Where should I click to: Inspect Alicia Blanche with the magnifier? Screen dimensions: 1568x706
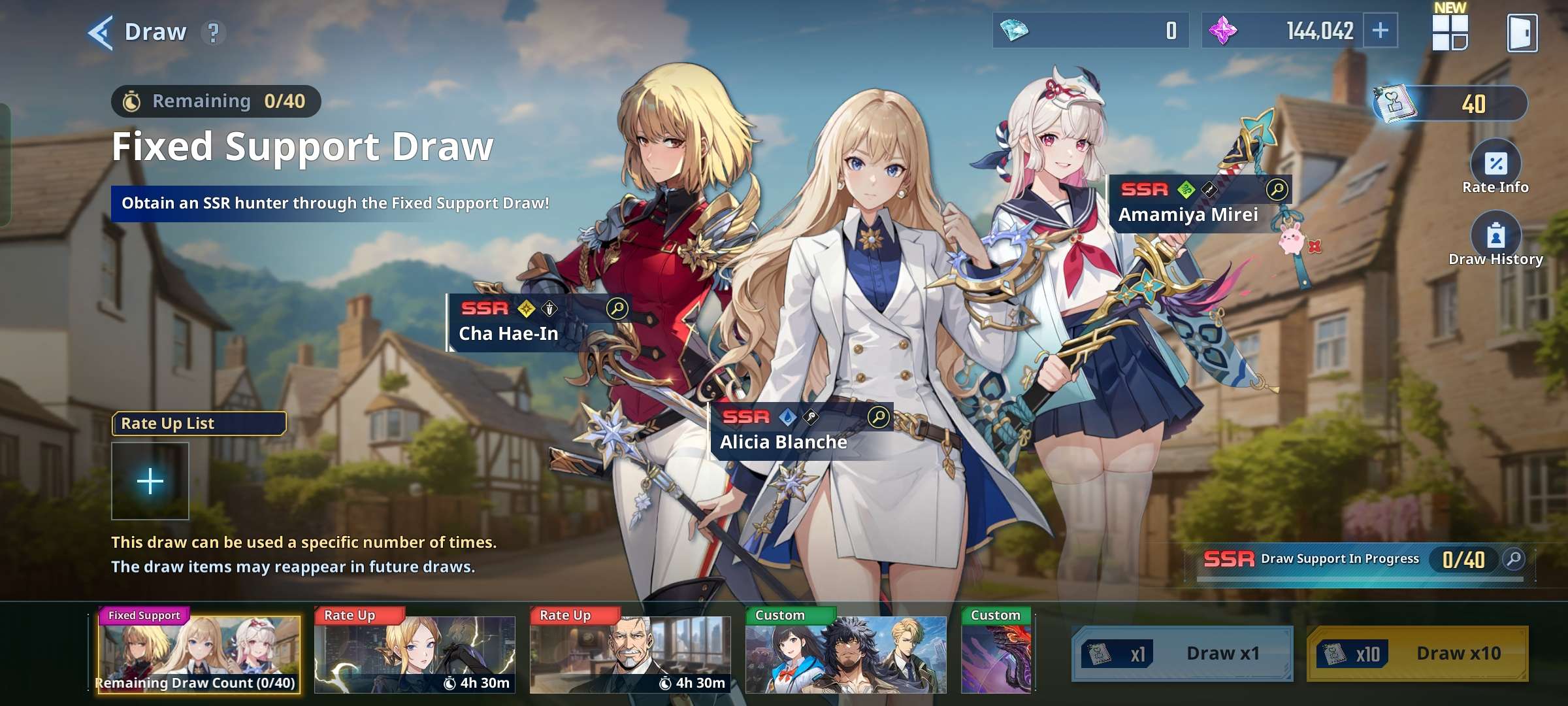coord(878,416)
